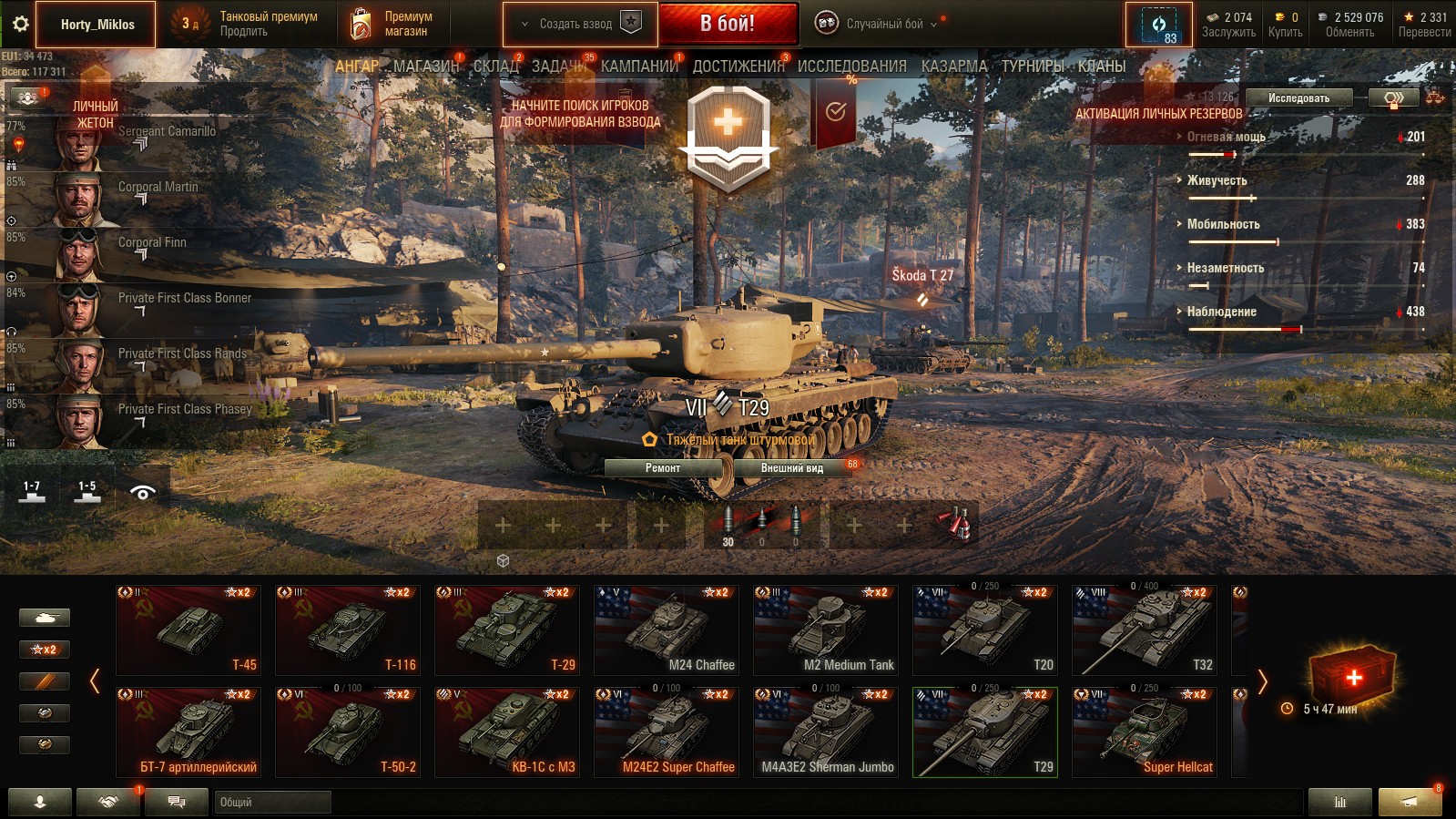This screenshot has height=819, width=1456.
Task: Show next tanks with the right carousel arrow
Action: click(x=1262, y=681)
